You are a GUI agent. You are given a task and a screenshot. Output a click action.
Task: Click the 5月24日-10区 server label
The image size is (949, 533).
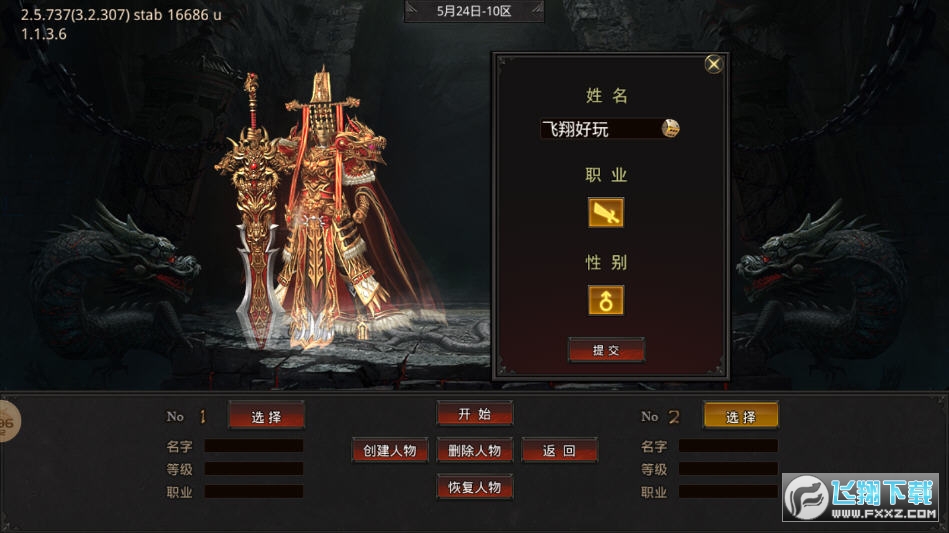[x=474, y=12]
